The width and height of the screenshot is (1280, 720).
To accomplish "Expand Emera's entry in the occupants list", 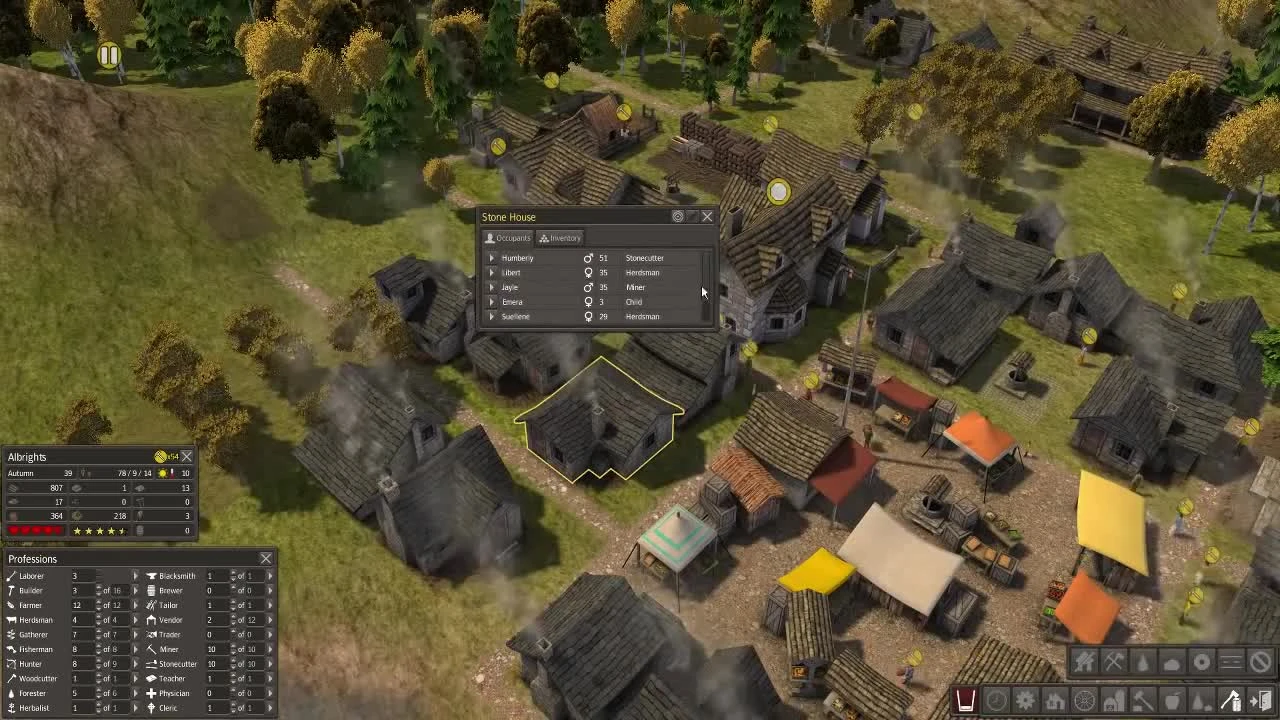I will [491, 301].
